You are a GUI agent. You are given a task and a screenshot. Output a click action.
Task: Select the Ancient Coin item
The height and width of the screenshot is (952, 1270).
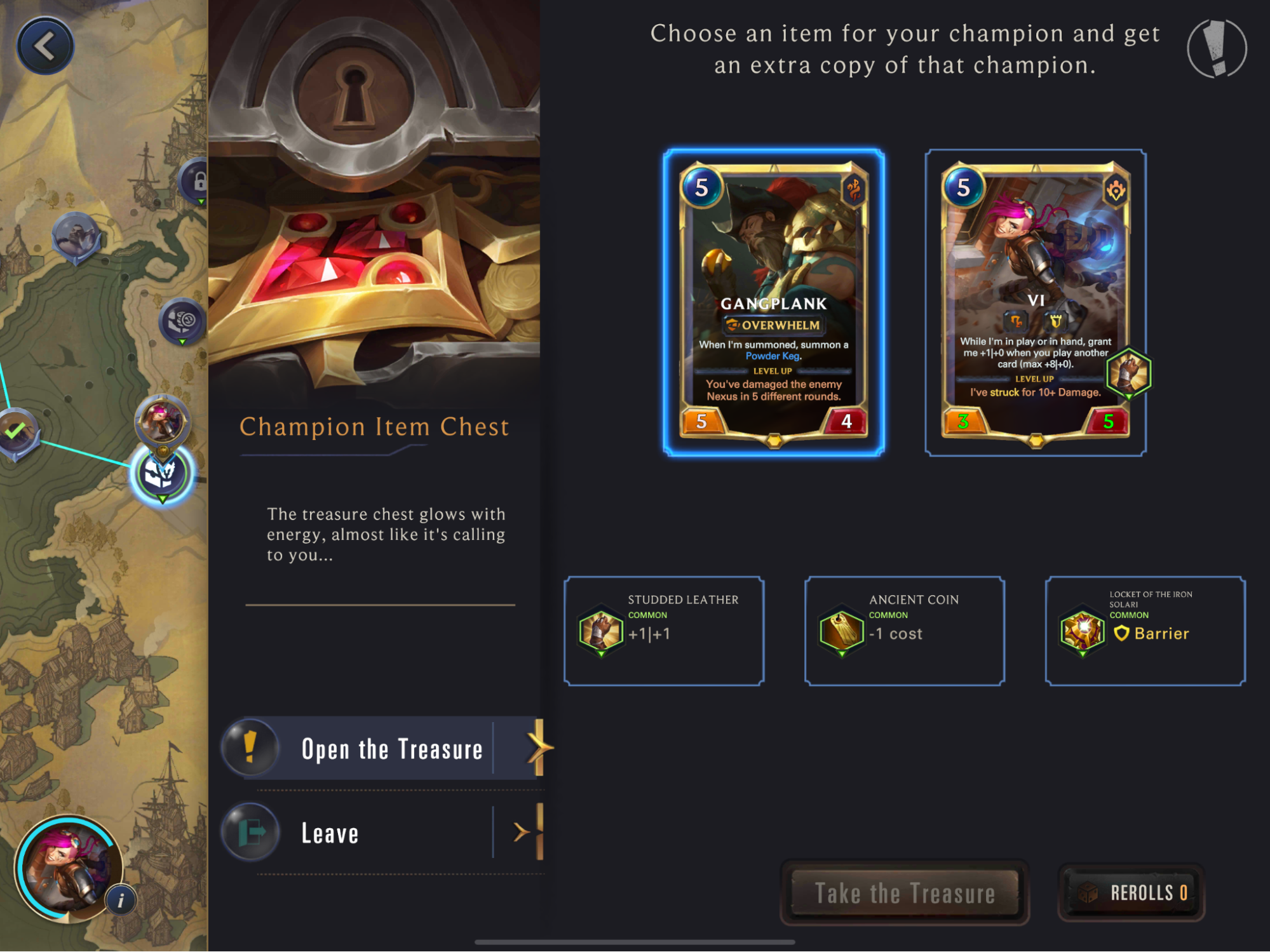(904, 631)
